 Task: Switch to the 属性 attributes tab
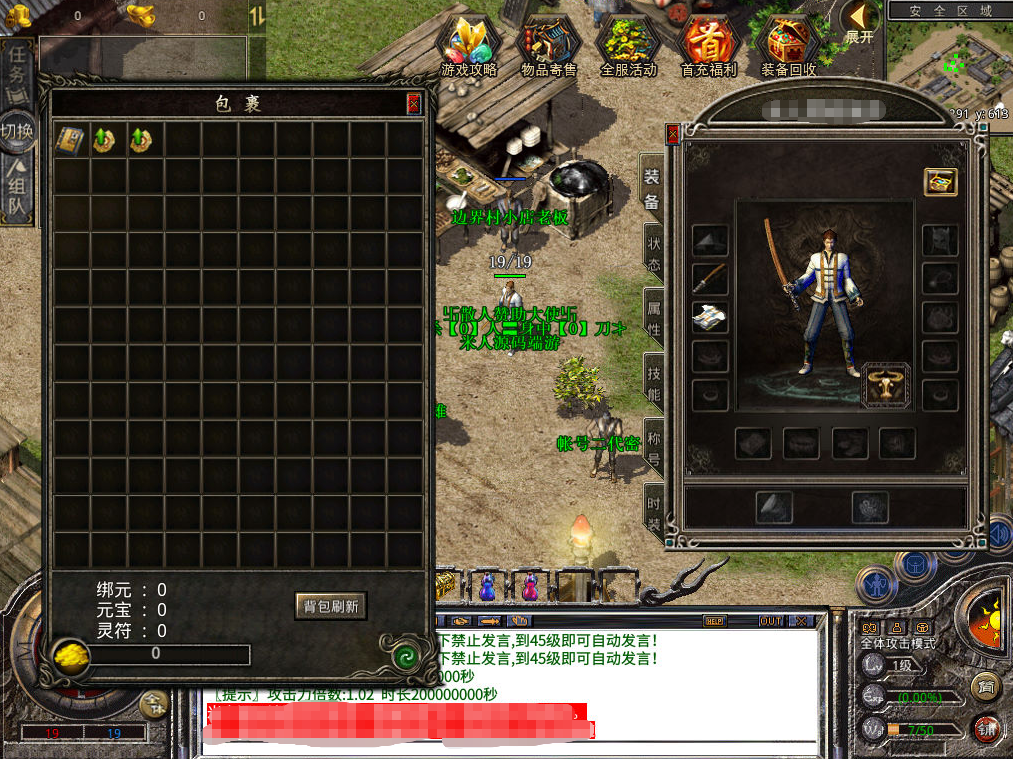pyautogui.click(x=653, y=315)
